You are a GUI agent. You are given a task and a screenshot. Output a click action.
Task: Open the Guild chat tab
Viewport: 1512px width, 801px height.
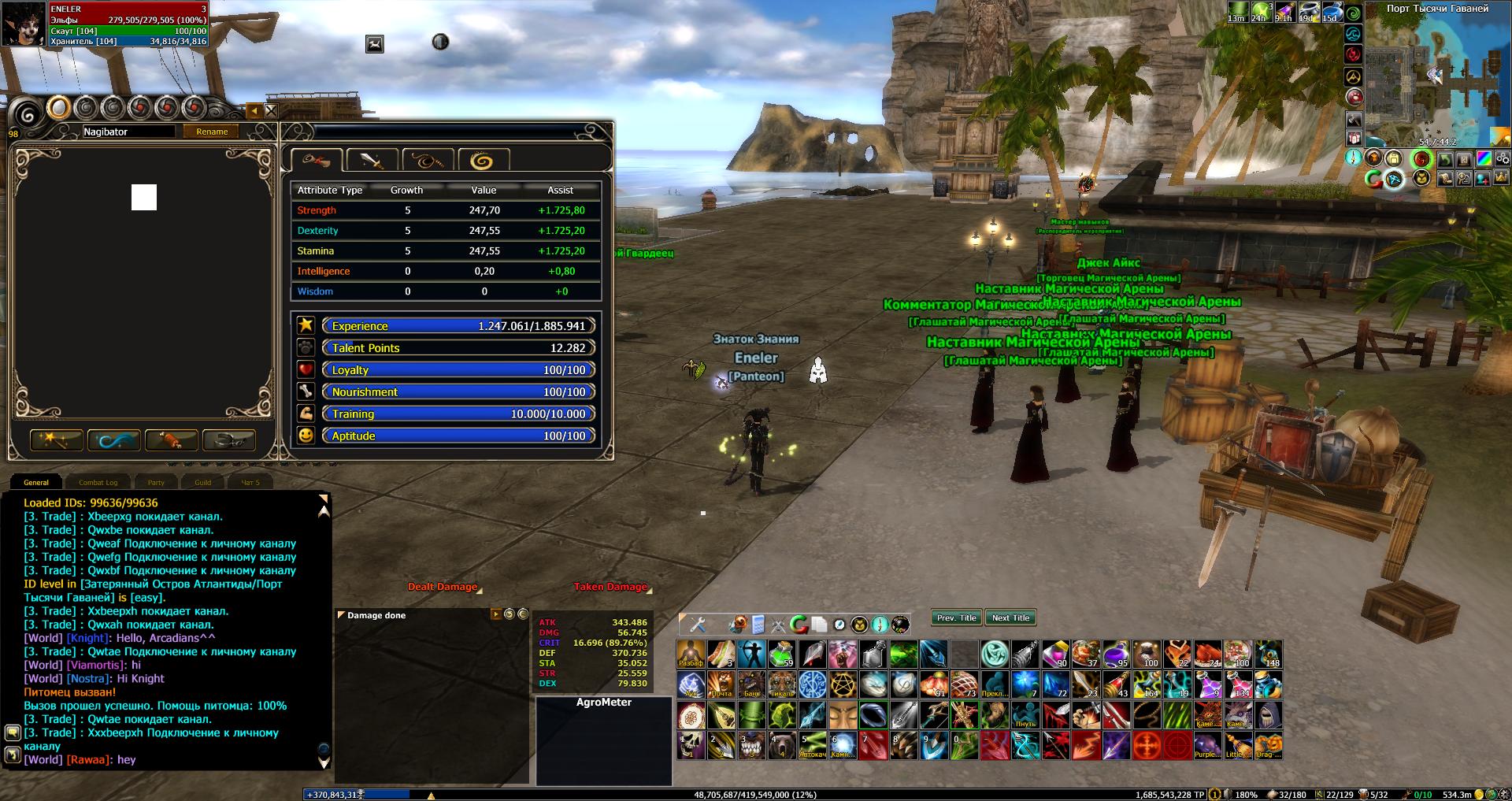[x=203, y=482]
